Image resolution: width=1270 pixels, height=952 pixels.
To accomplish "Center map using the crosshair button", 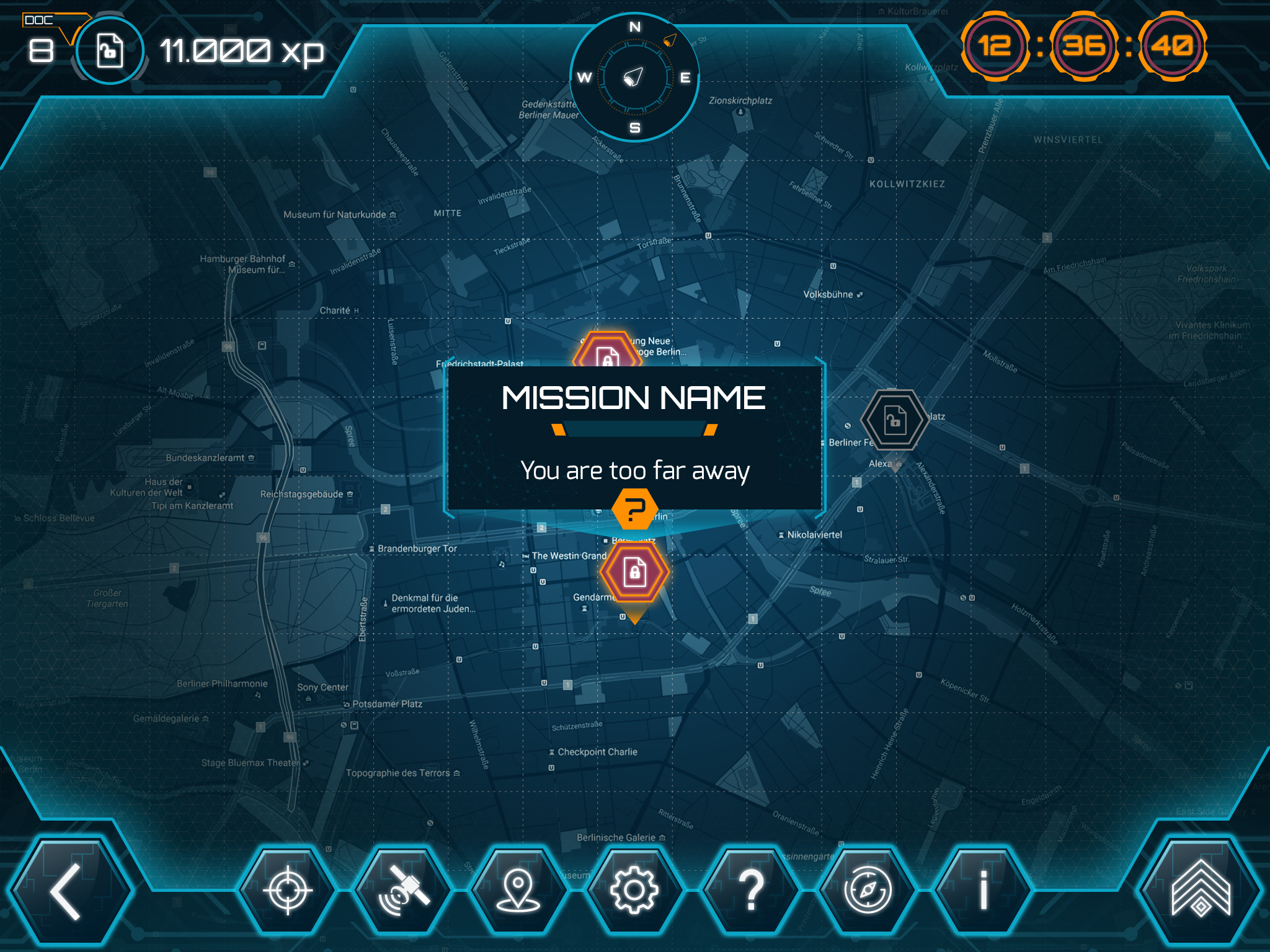I will click(287, 890).
